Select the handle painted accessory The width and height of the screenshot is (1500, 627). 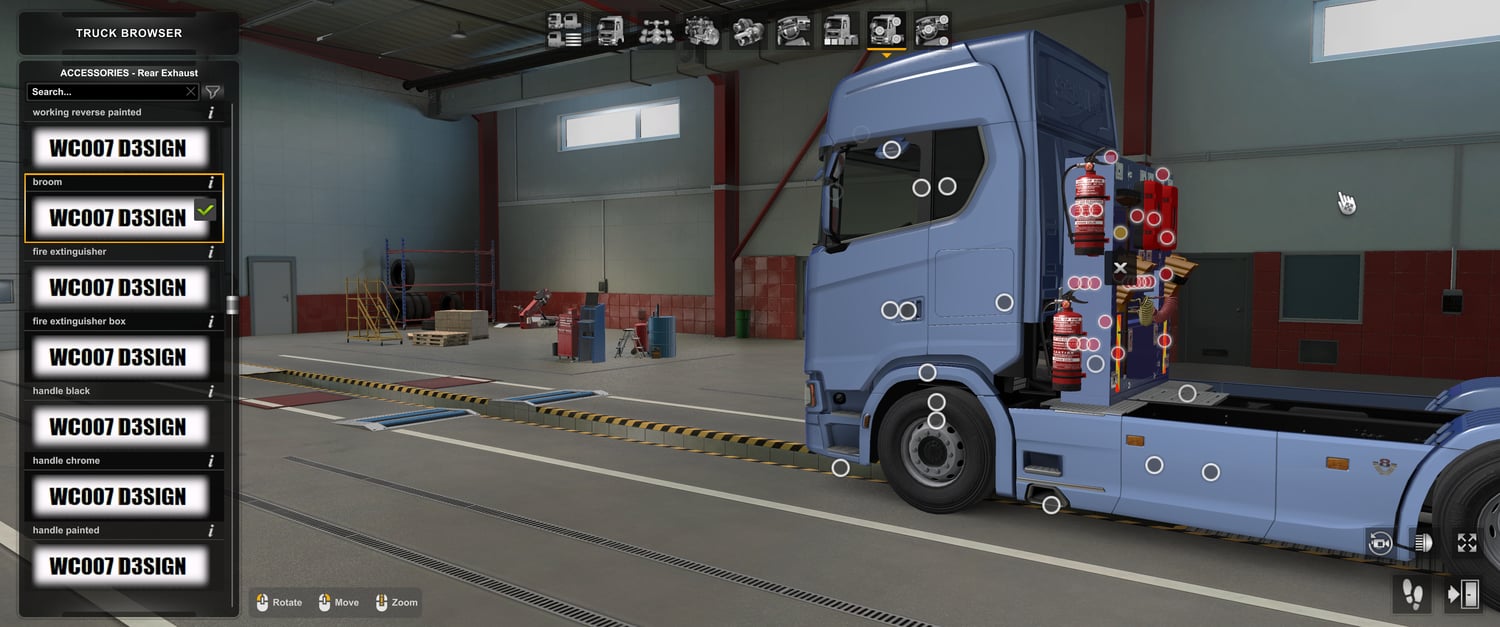(x=119, y=566)
